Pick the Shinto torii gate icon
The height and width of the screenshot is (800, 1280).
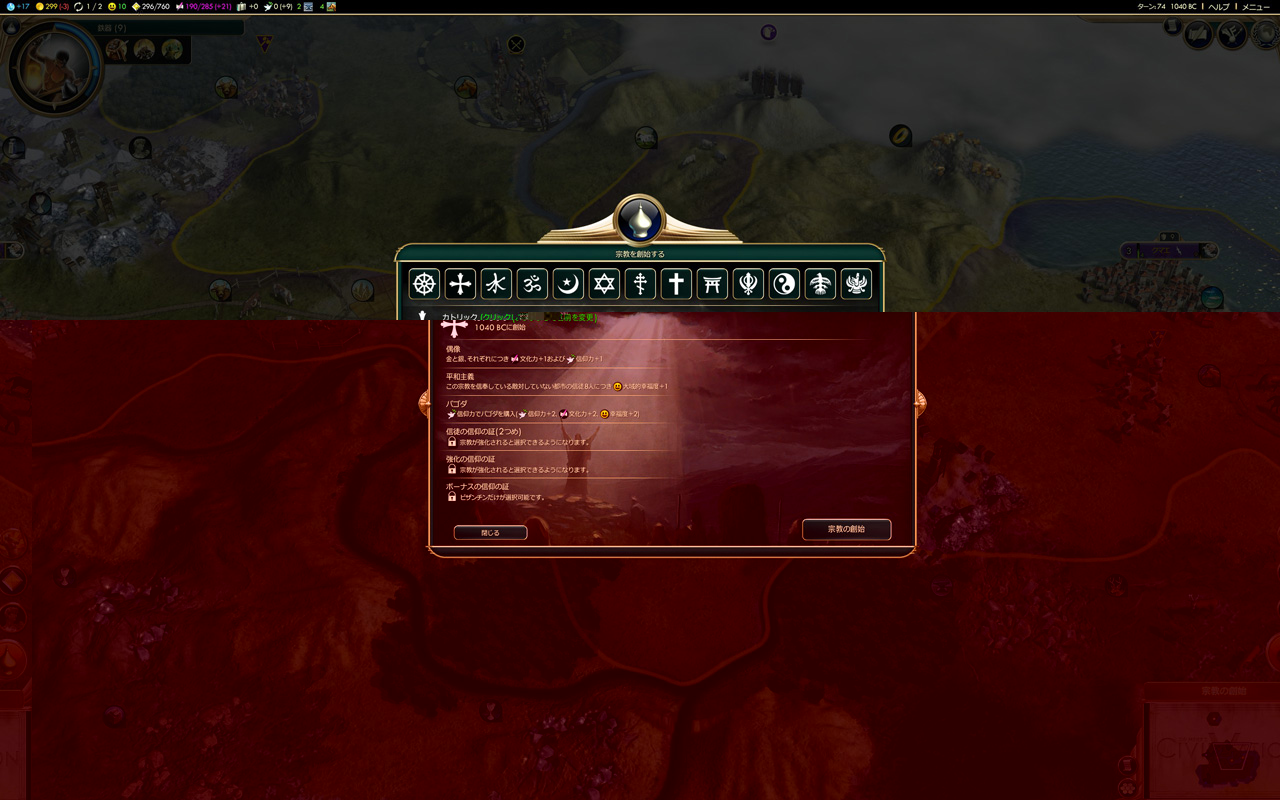coord(712,284)
